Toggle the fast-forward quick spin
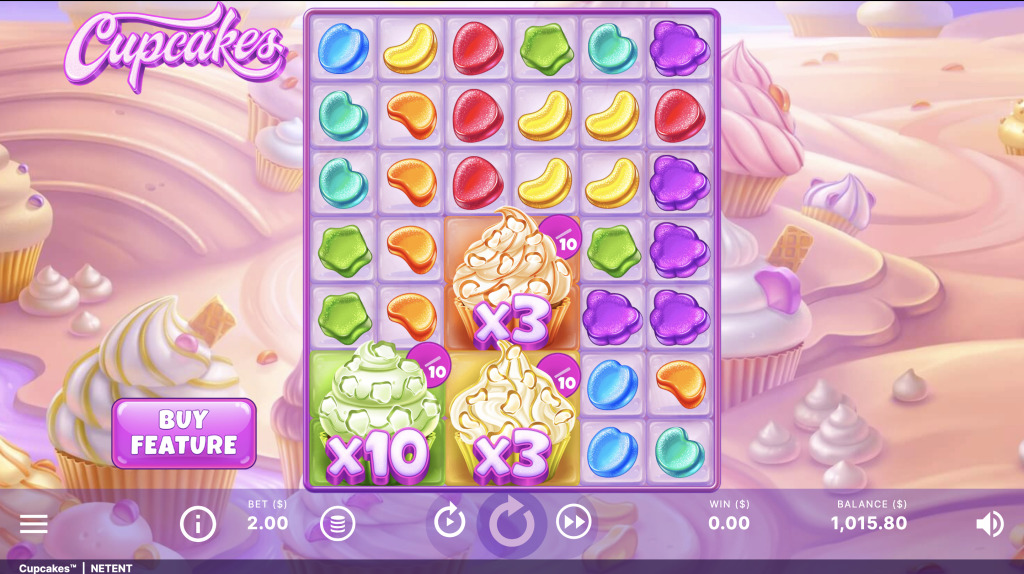The image size is (1024, 574). click(573, 521)
